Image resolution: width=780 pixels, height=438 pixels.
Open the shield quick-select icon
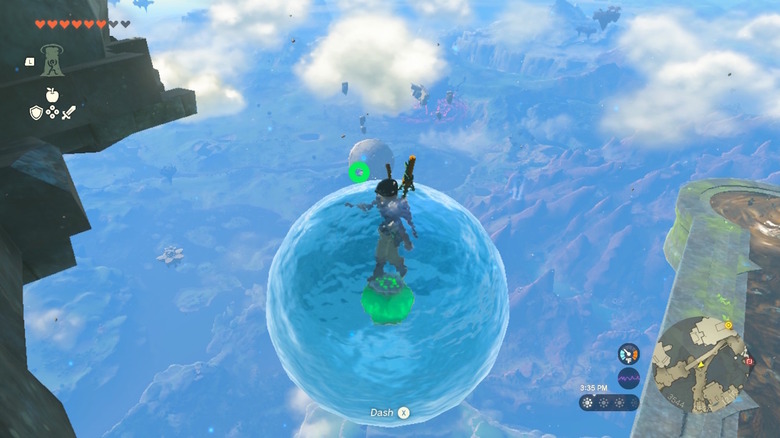coord(36,113)
